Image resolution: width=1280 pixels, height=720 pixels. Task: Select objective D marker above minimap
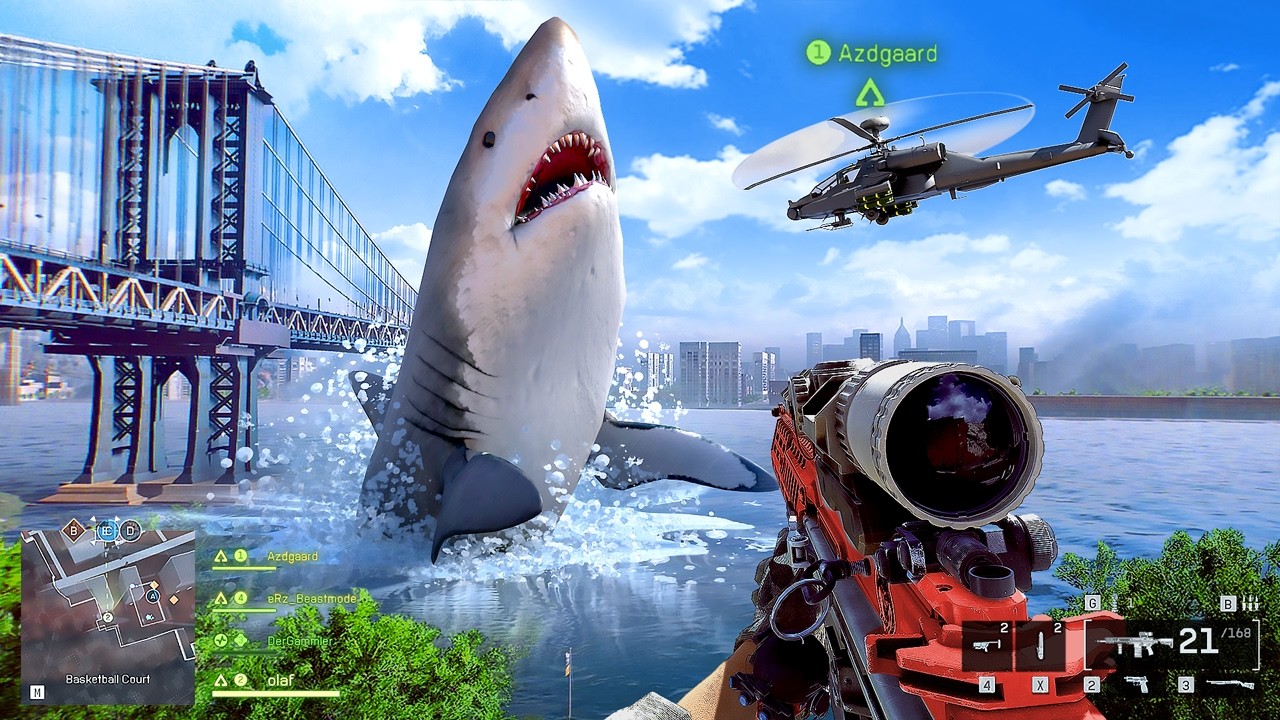[131, 531]
